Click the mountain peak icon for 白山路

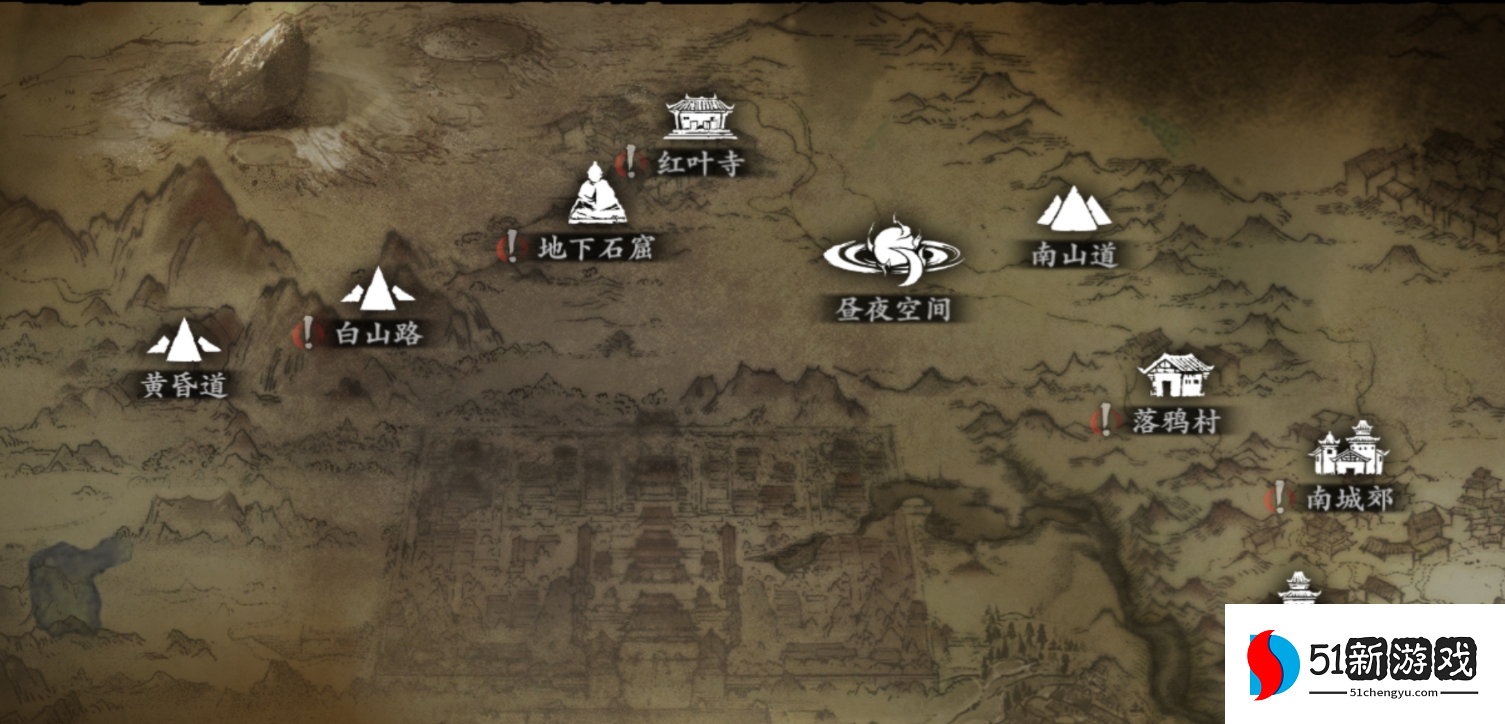coord(380,292)
